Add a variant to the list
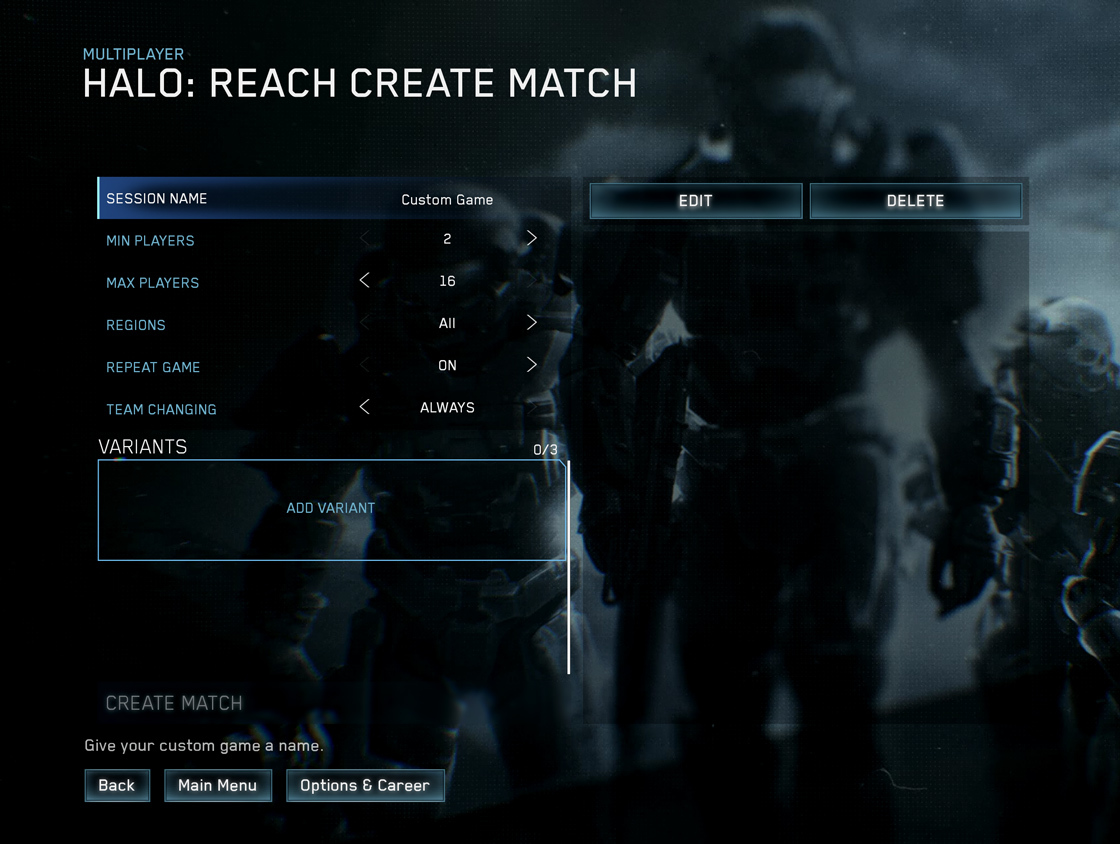 (x=331, y=508)
